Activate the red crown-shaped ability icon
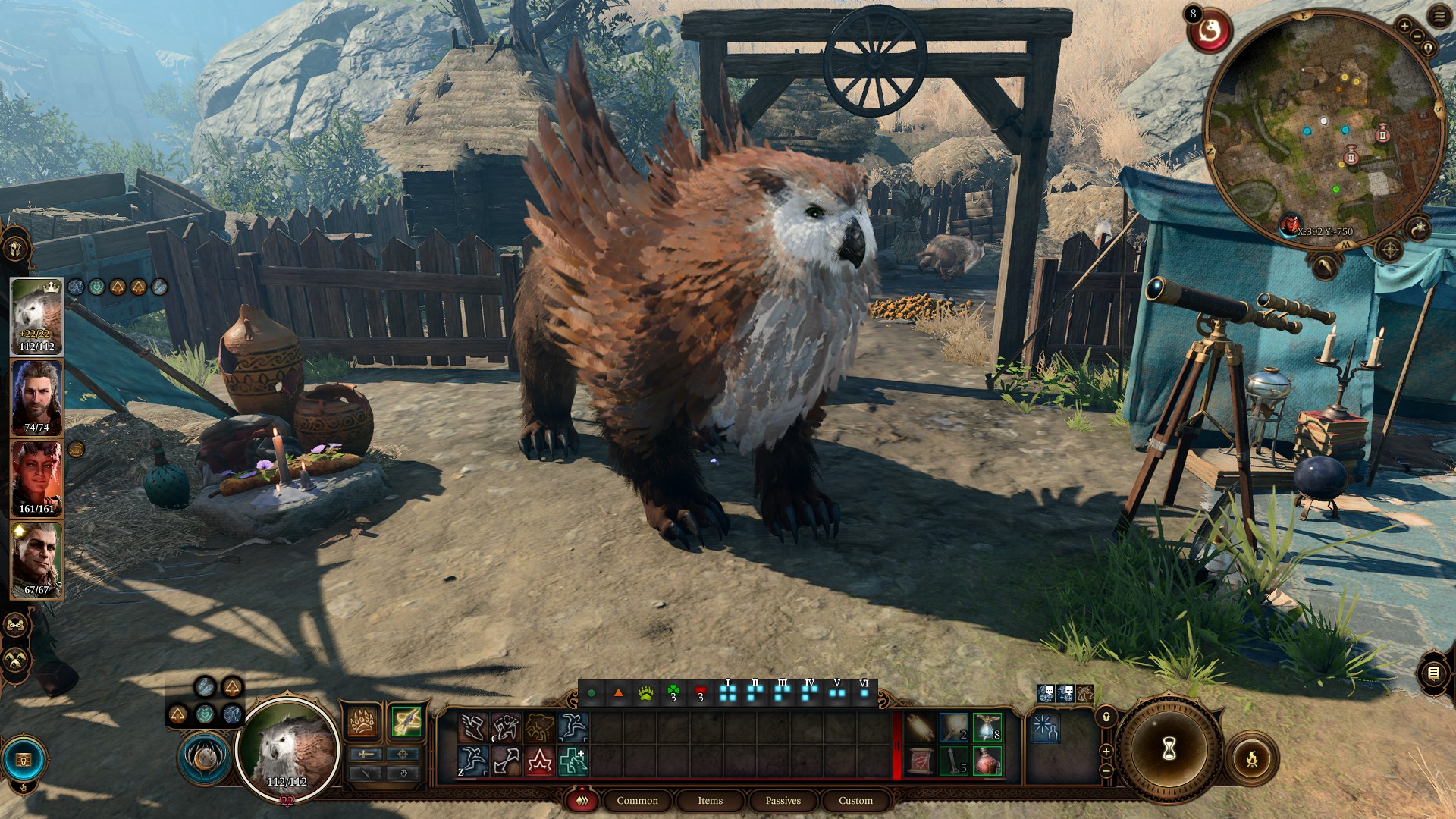 tap(539, 761)
